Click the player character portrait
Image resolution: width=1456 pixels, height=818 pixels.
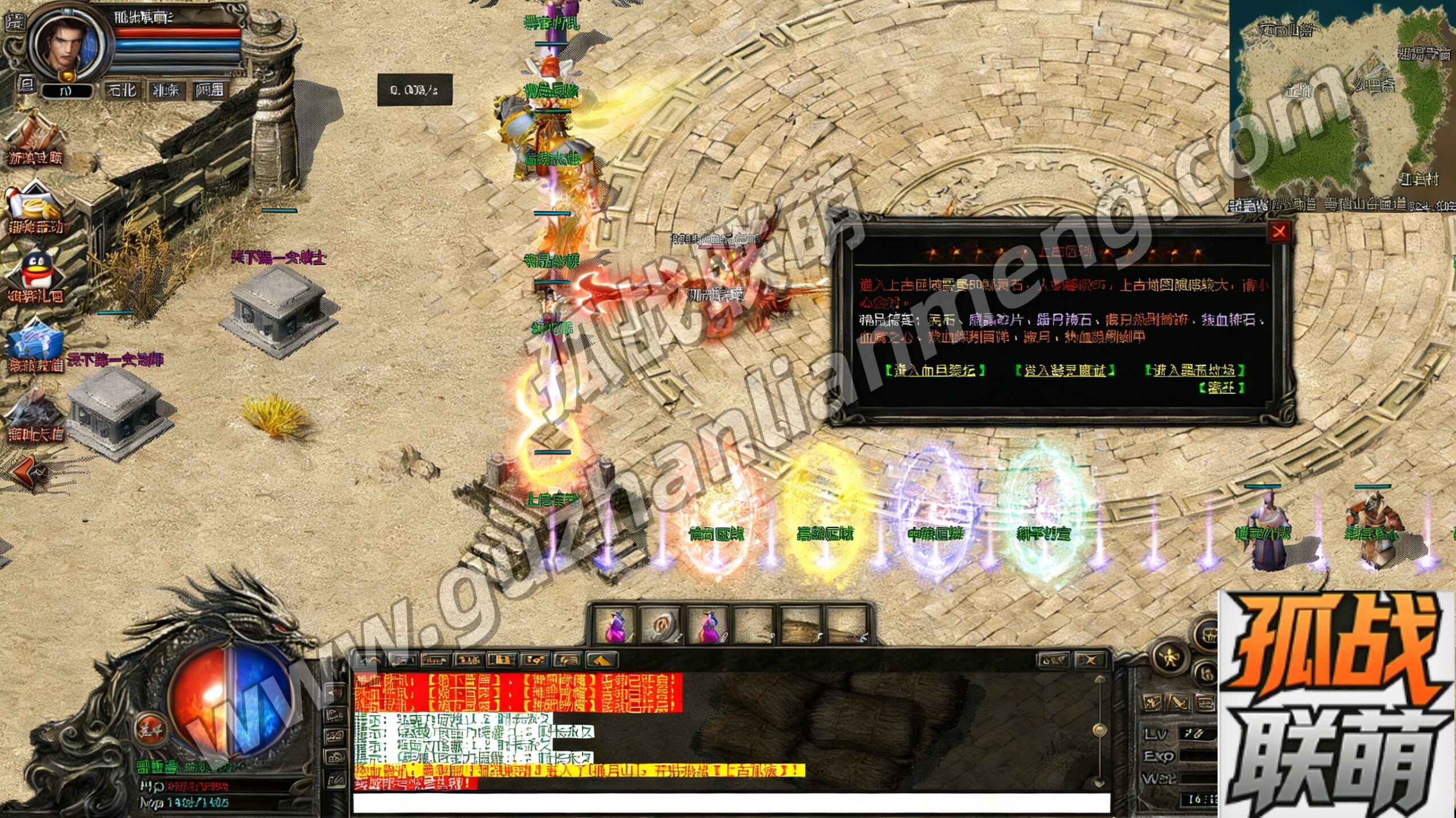(67, 45)
